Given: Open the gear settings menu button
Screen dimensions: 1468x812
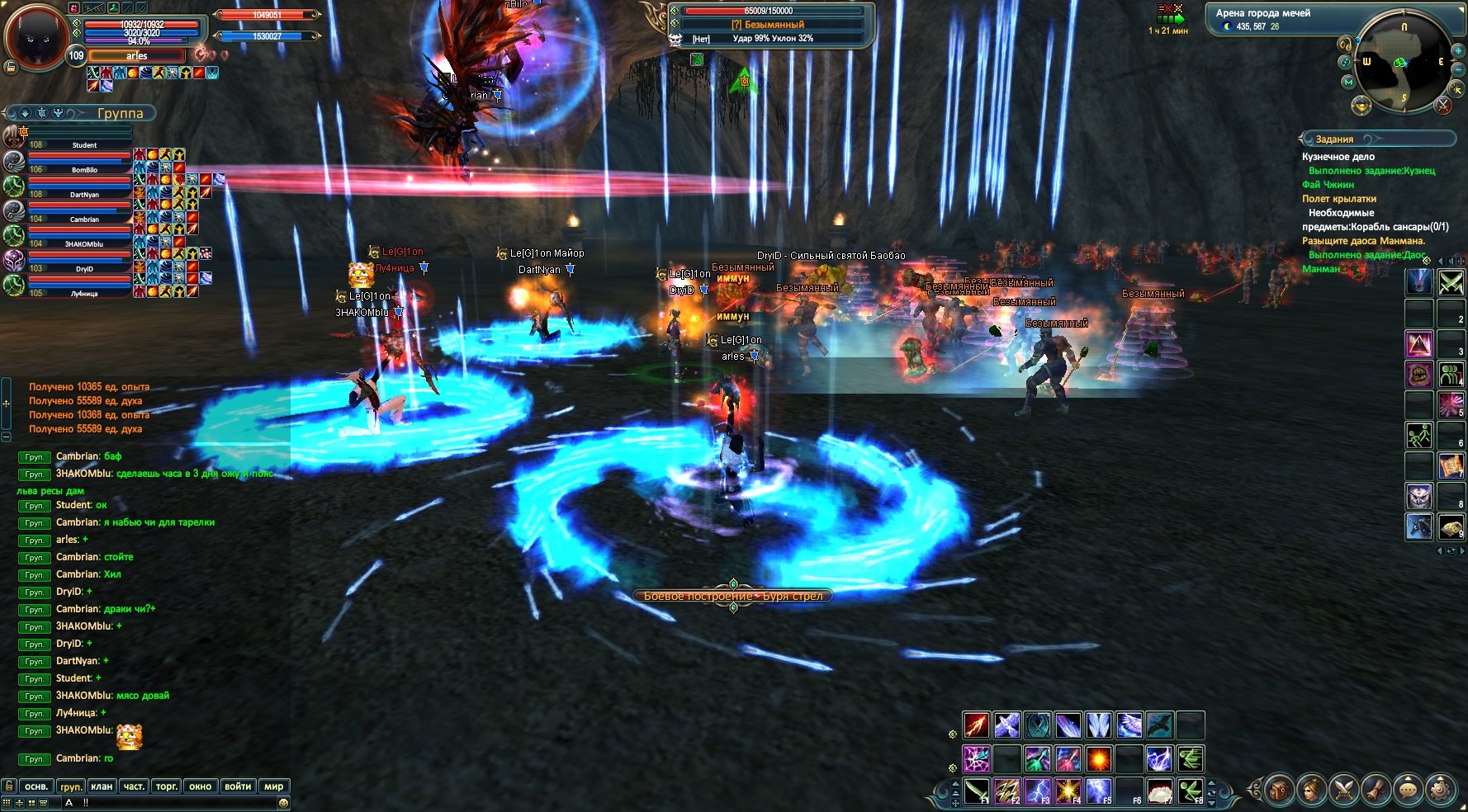Looking at the screenshot, I should [x=1441, y=790].
